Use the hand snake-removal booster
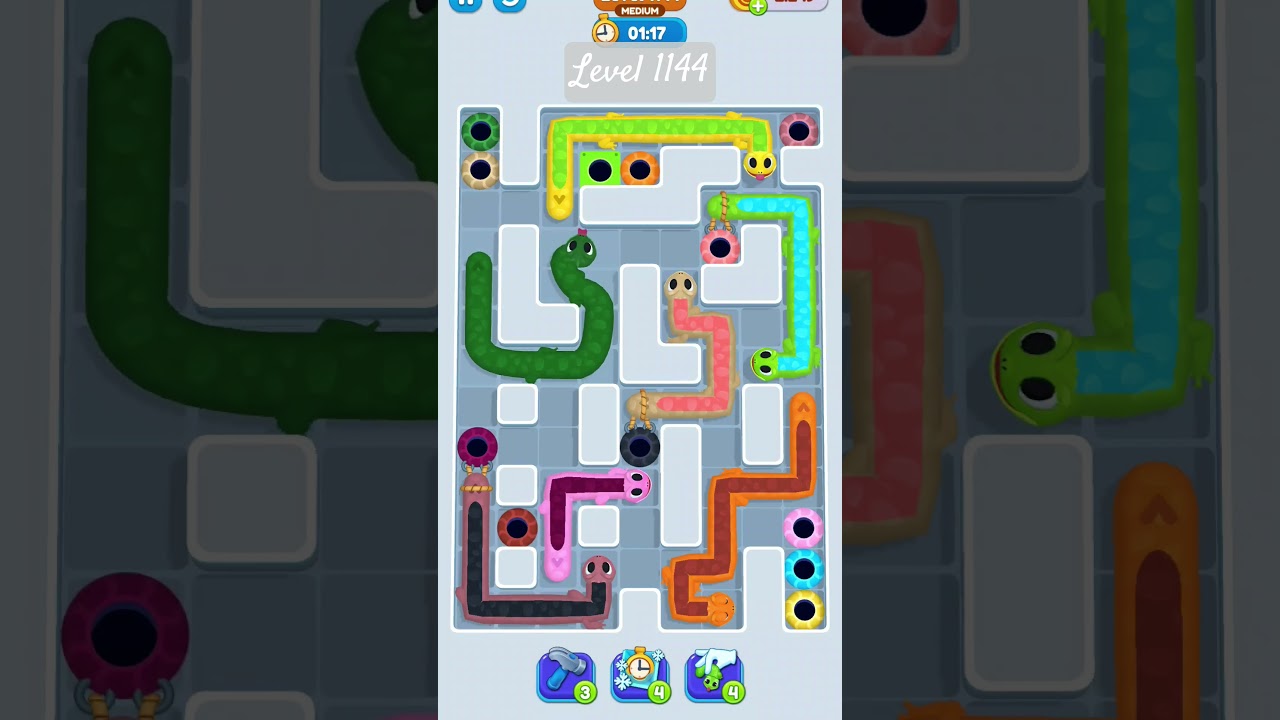The image size is (1280, 720). tap(714, 675)
